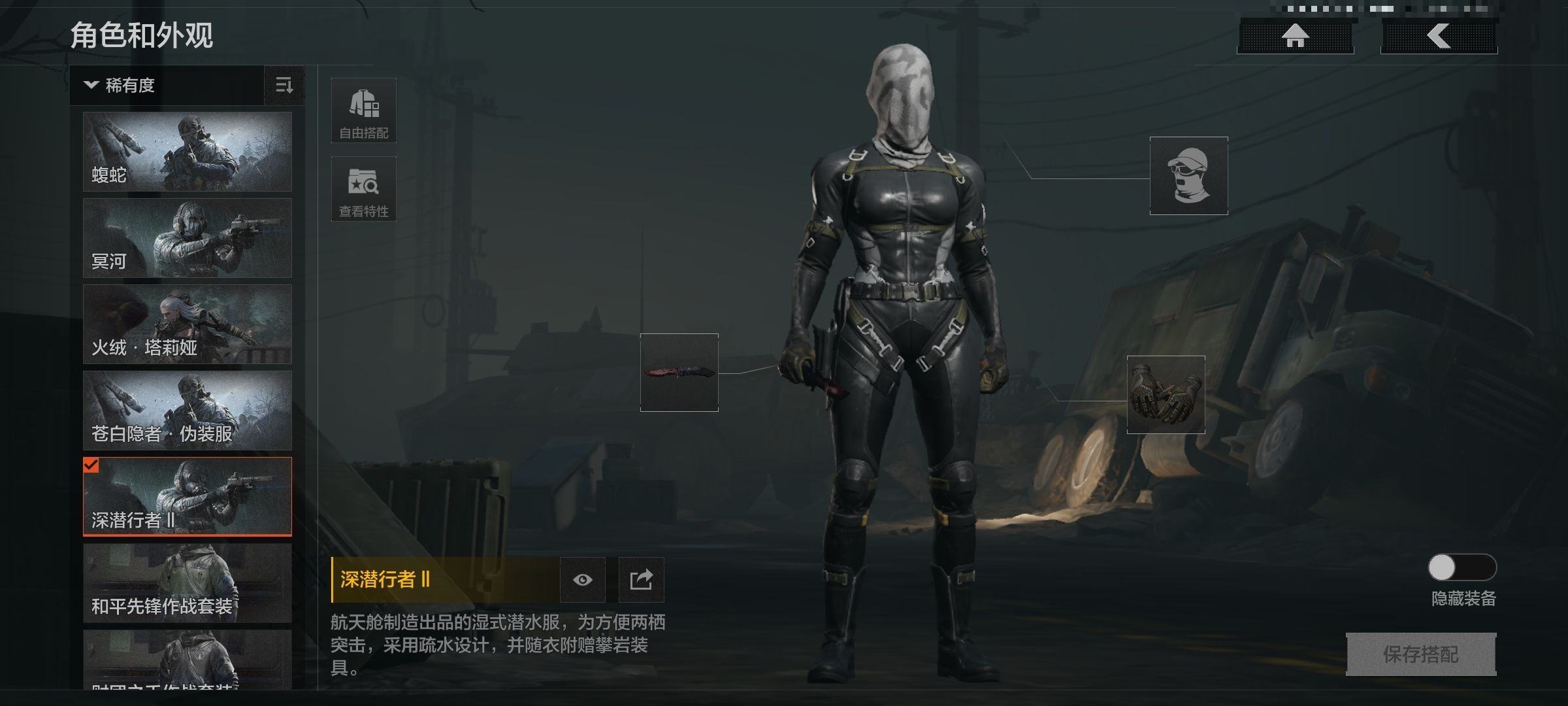Click the eye preview button

582,580
